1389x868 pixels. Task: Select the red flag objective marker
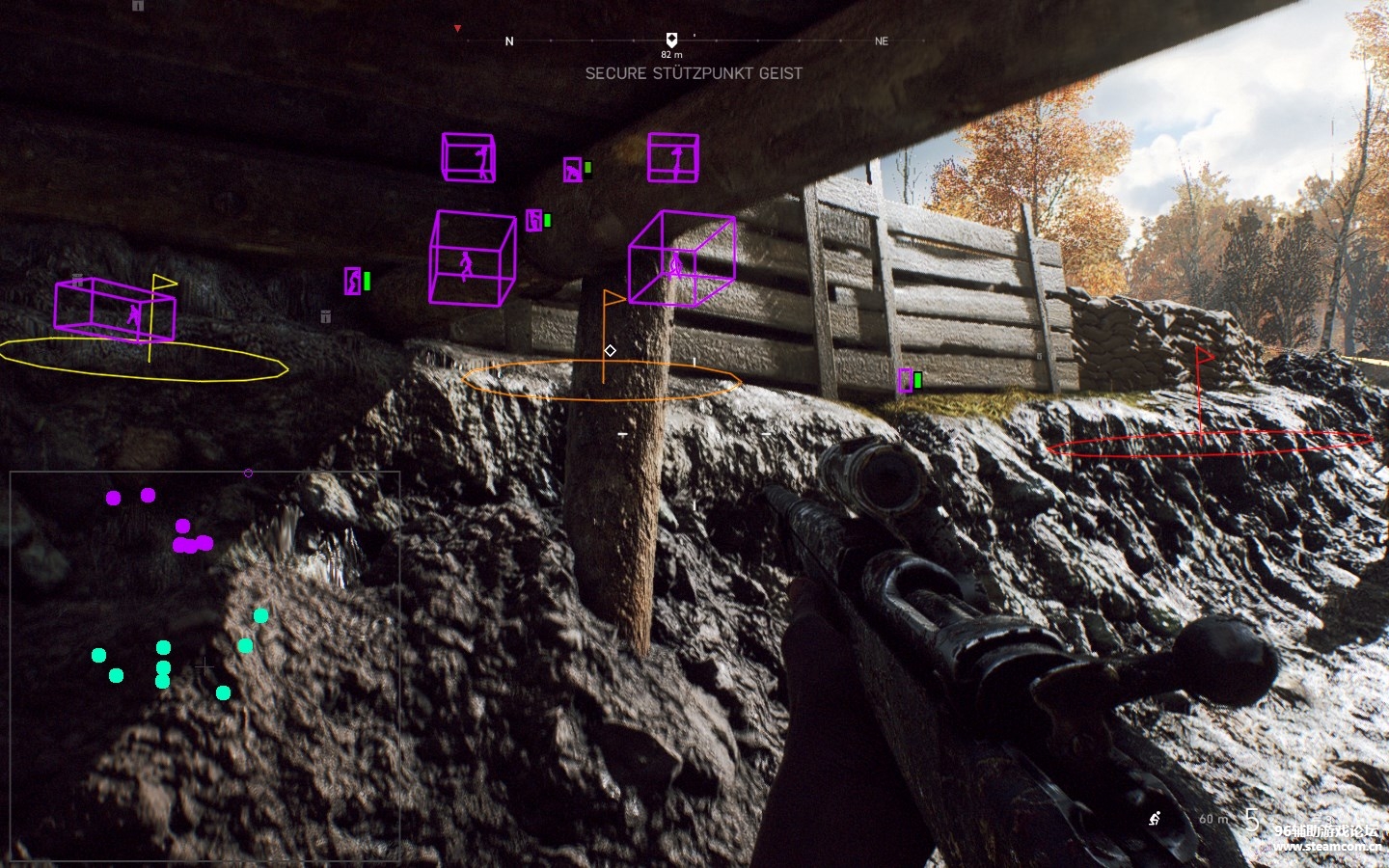click(x=1203, y=355)
